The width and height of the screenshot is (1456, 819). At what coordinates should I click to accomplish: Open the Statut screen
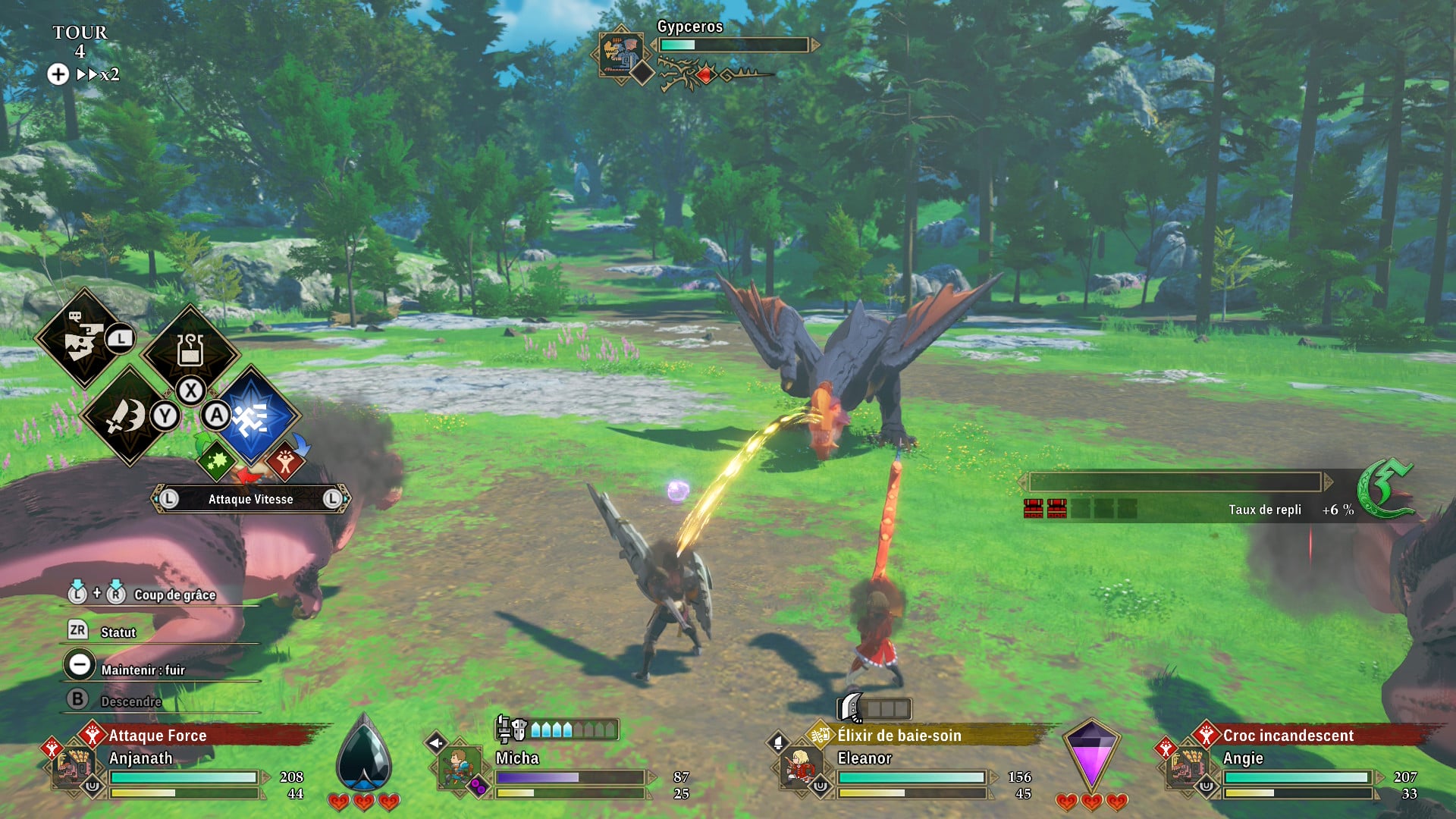pyautogui.click(x=118, y=632)
